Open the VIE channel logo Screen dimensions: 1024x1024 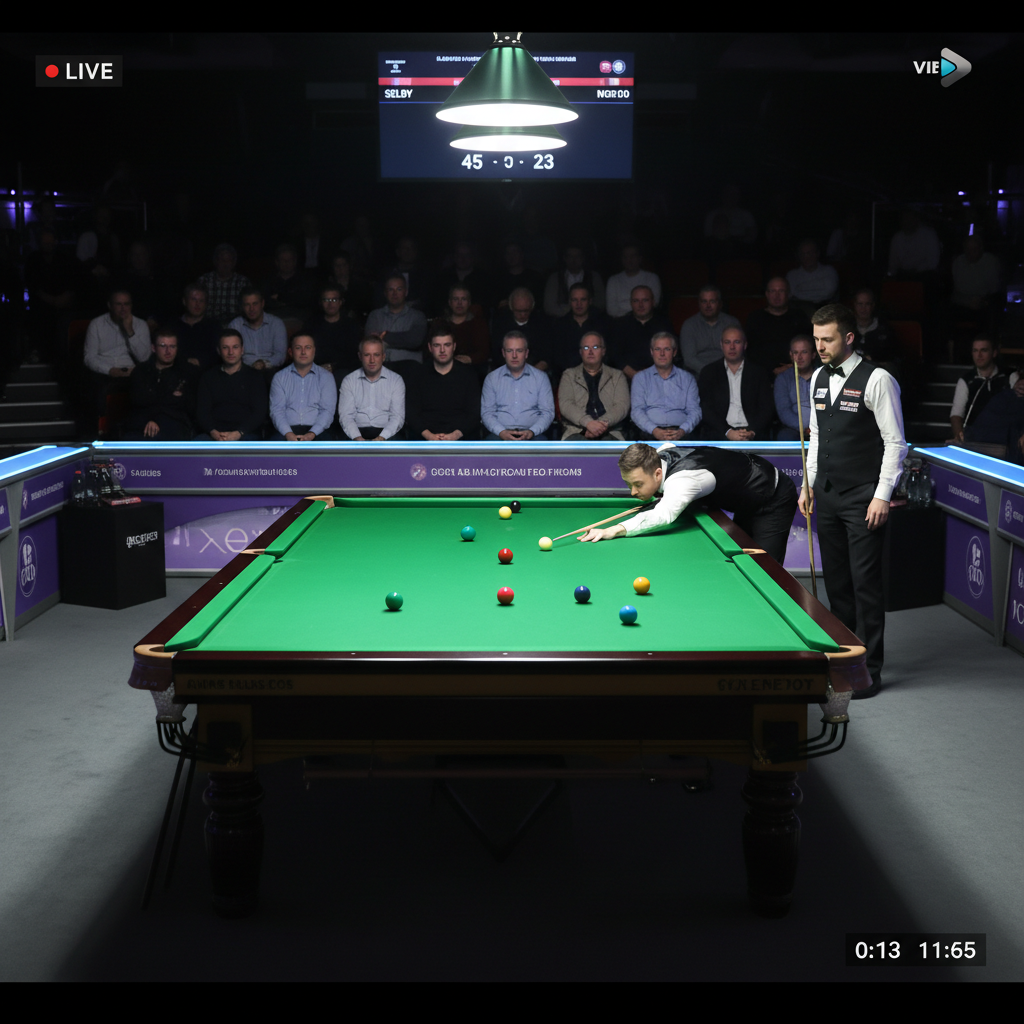[x=941, y=68]
